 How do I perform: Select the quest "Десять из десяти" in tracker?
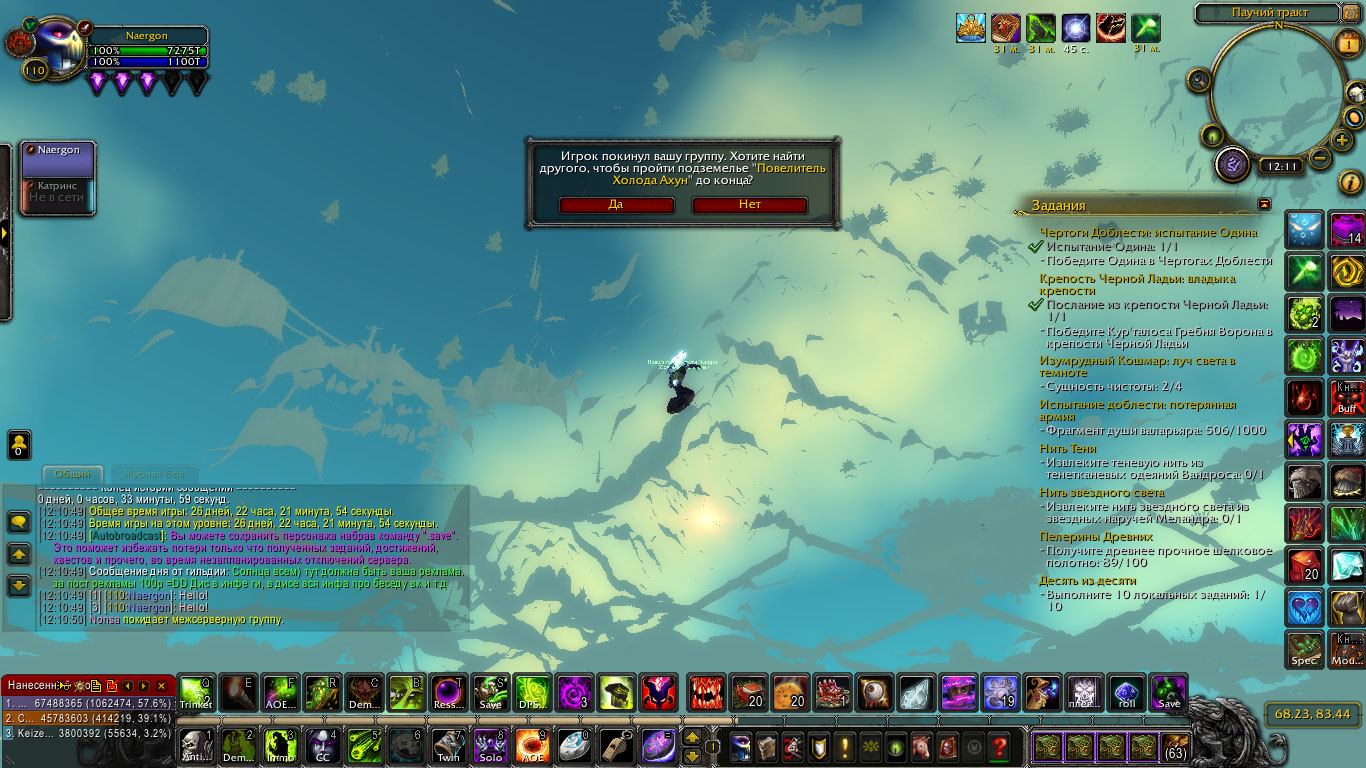[x=1087, y=580]
